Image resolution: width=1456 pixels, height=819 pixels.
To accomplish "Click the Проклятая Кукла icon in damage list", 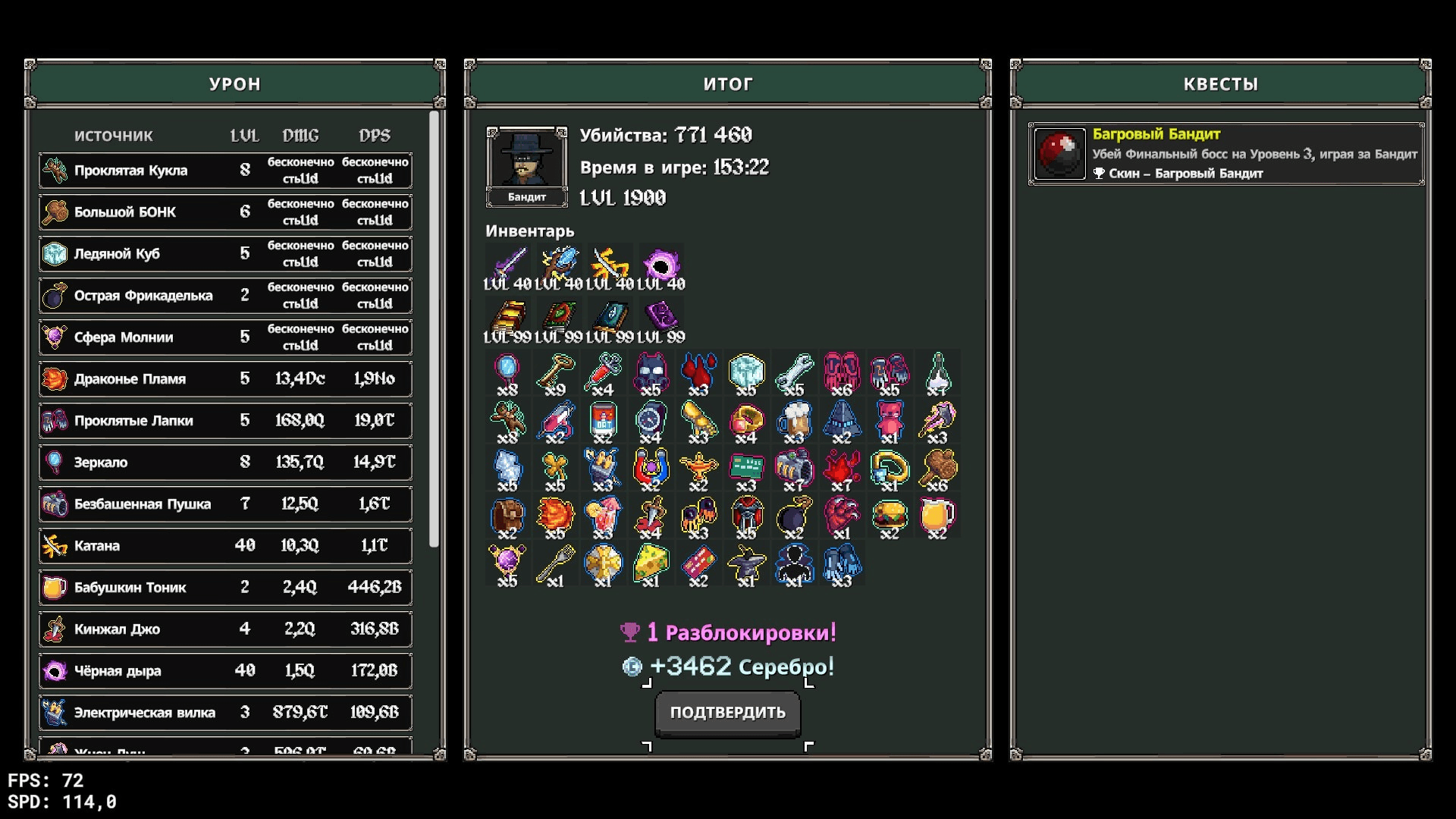I will coord(55,170).
